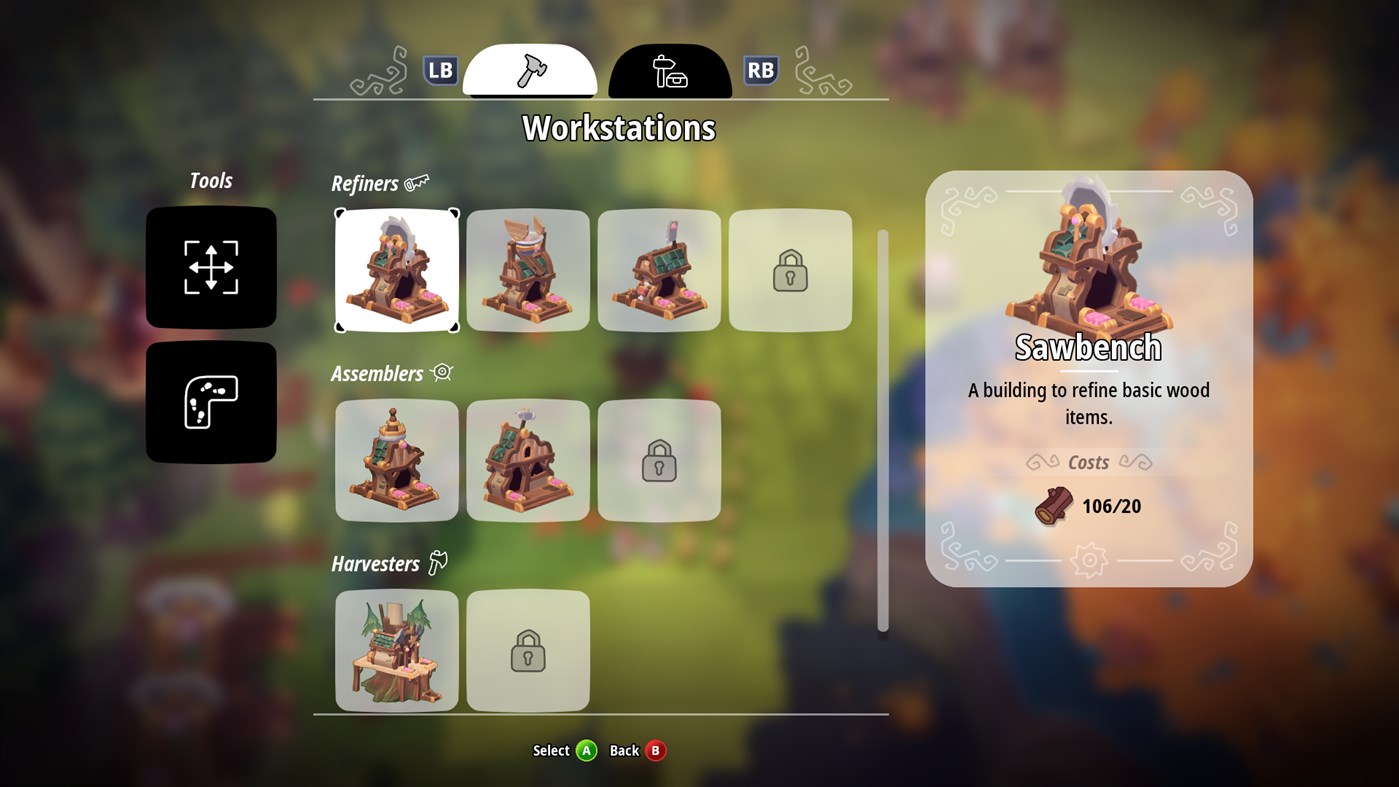Select the first assembler workstation
This screenshot has width=1399, height=787.
396,460
